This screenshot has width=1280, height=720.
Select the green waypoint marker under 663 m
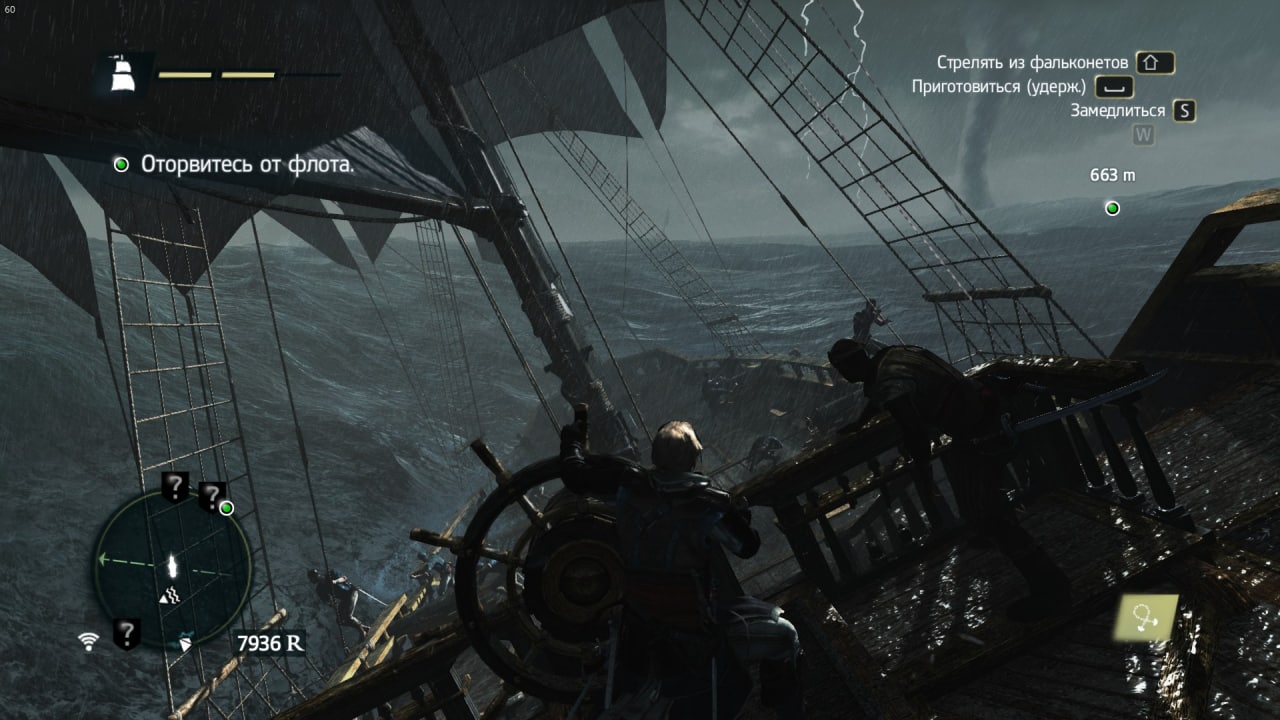point(1112,208)
